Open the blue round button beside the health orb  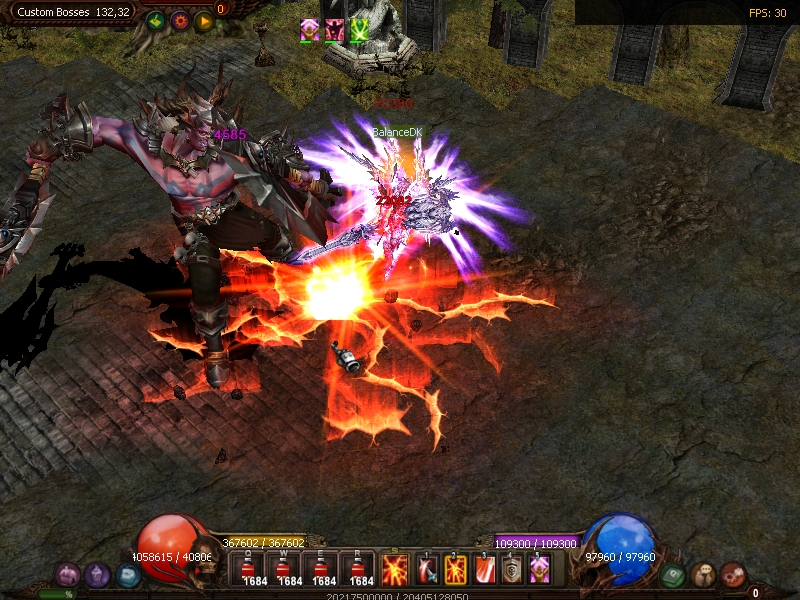(128, 575)
